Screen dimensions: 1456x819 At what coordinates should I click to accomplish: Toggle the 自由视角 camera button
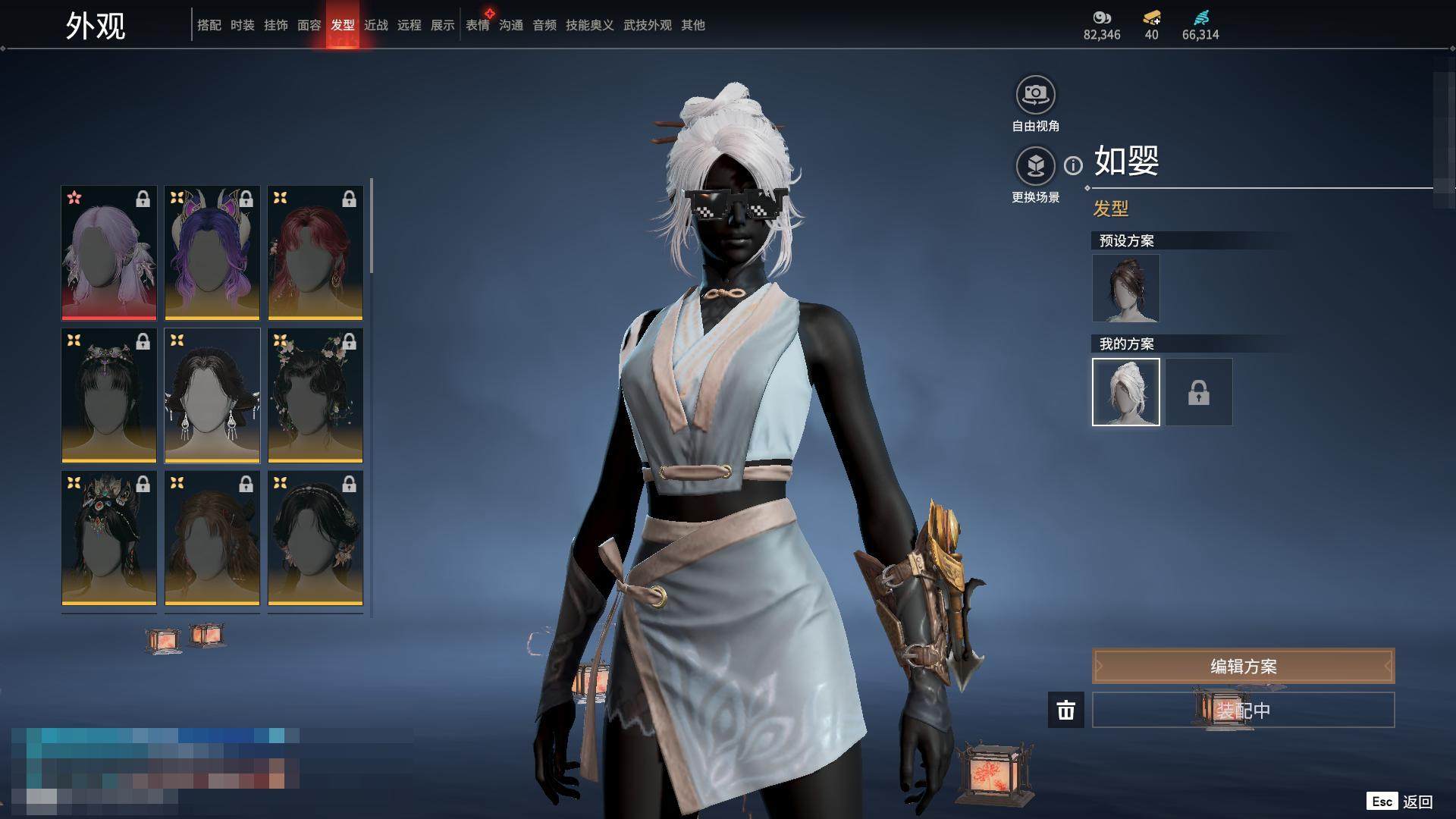point(1035,95)
